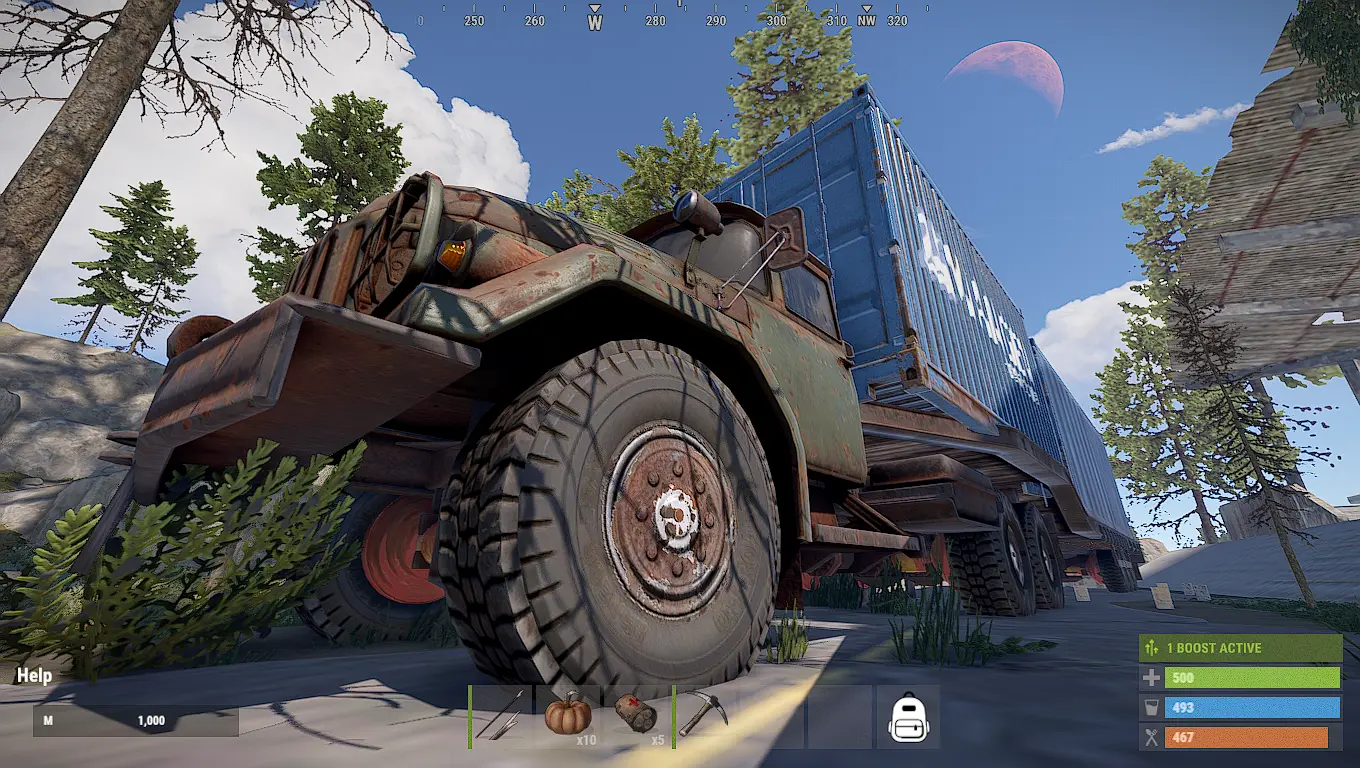Select the pumpkin stack in hotbar
1360x768 pixels.
pos(568,716)
